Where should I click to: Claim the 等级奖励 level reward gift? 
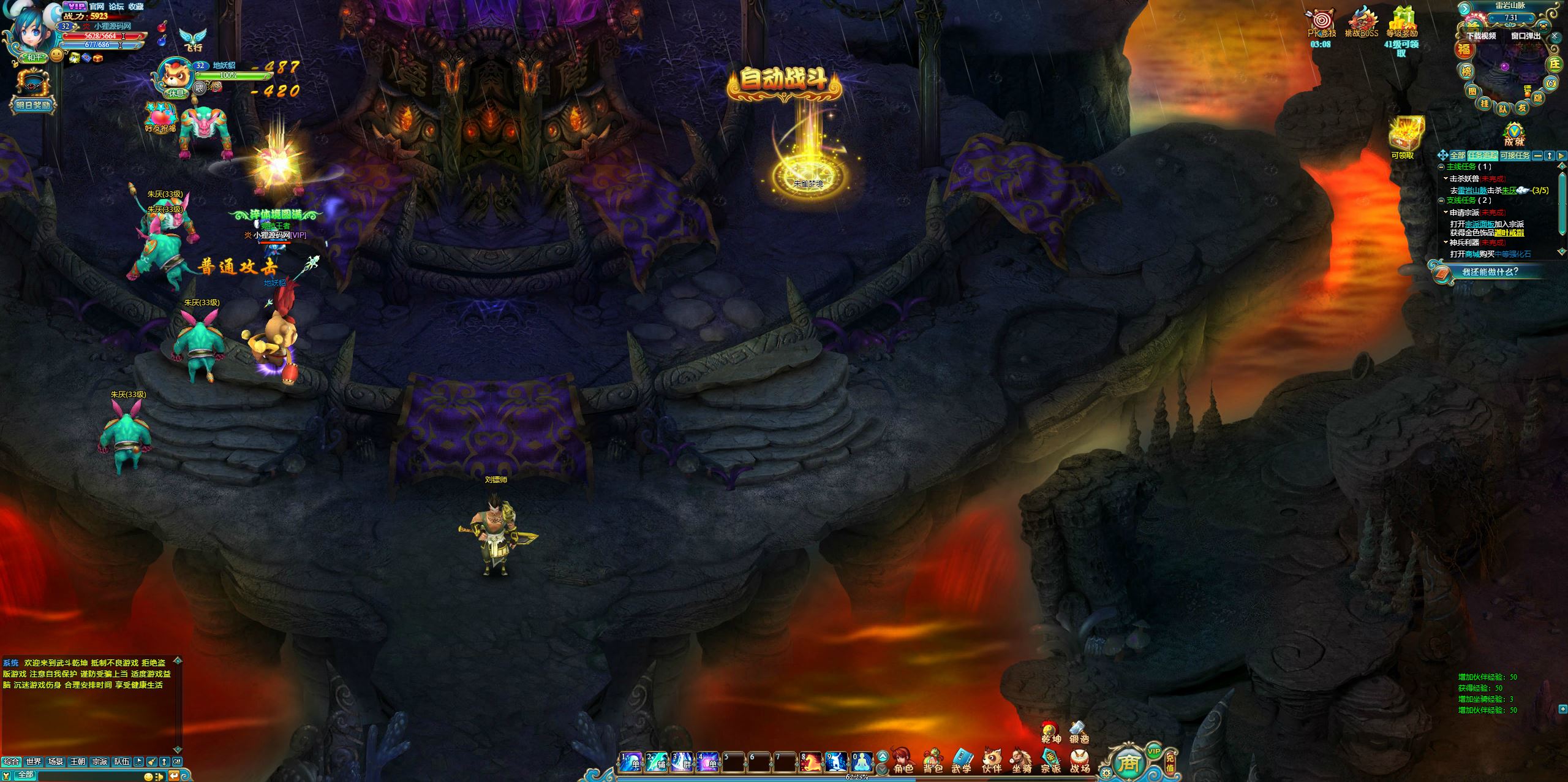pyautogui.click(x=1401, y=23)
